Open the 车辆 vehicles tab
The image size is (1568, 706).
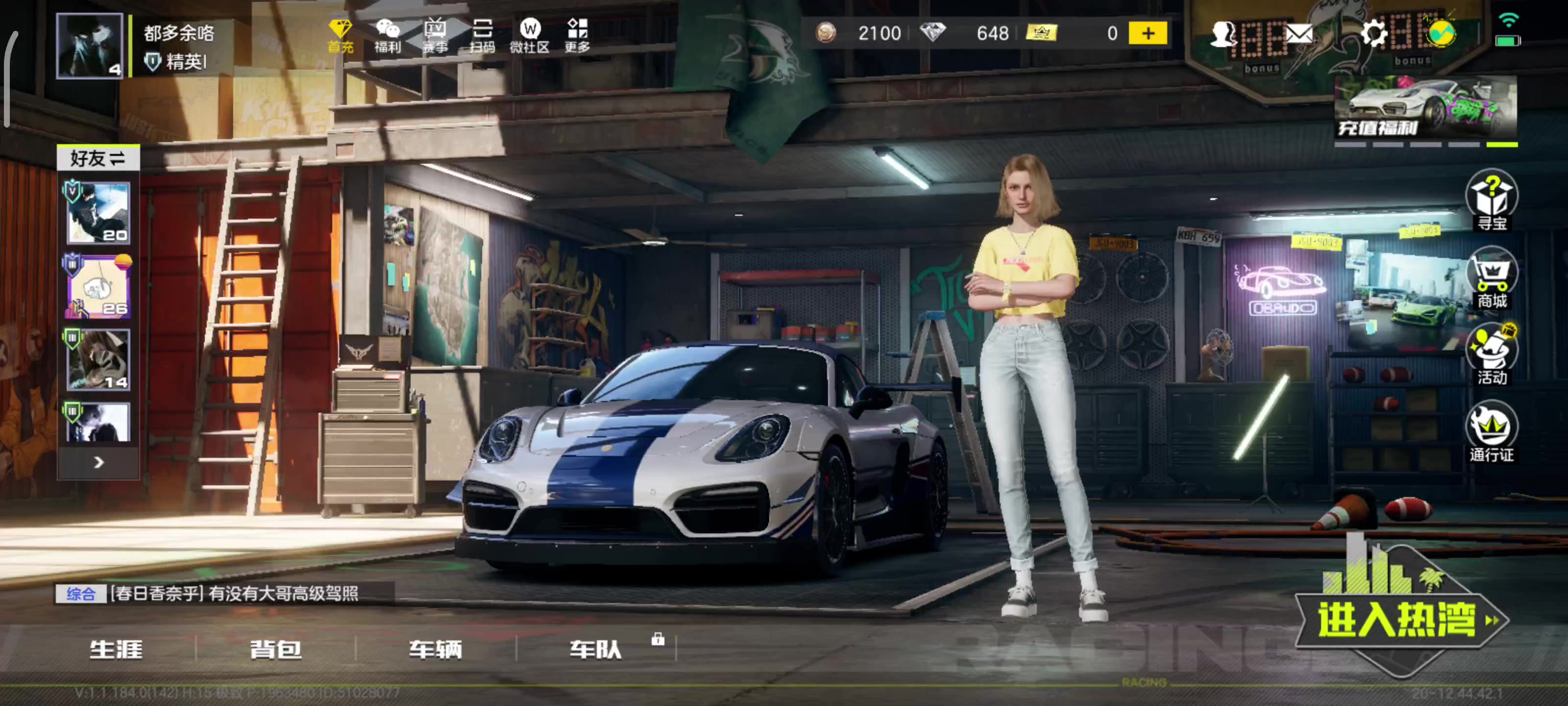point(435,649)
